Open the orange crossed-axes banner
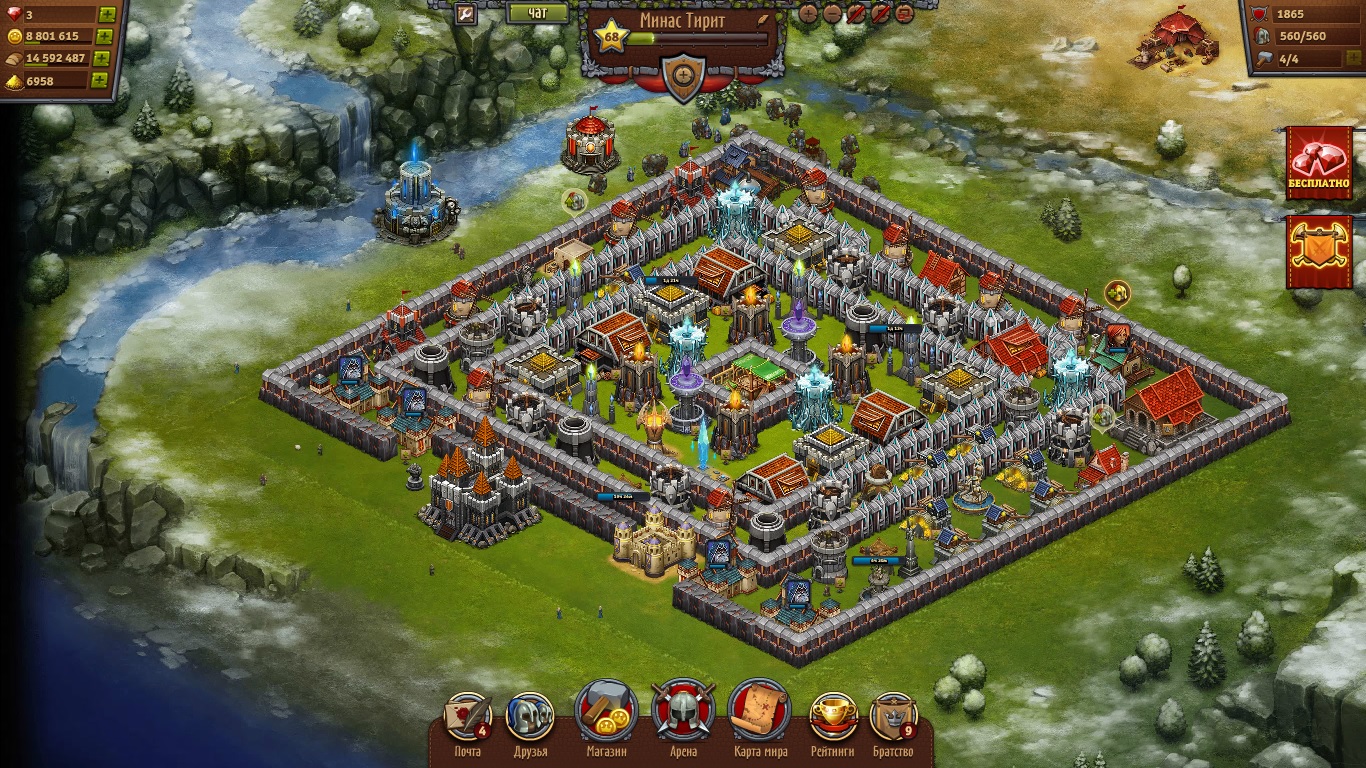 click(1319, 251)
